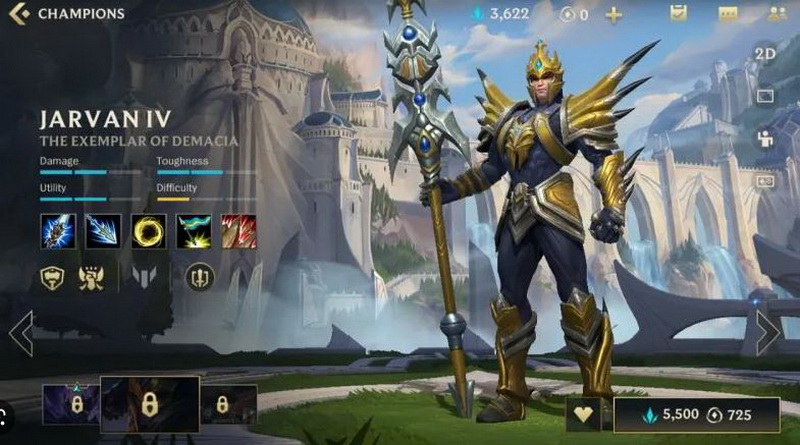View the red spiked ultimate ability
The height and width of the screenshot is (445, 800).
[x=239, y=231]
